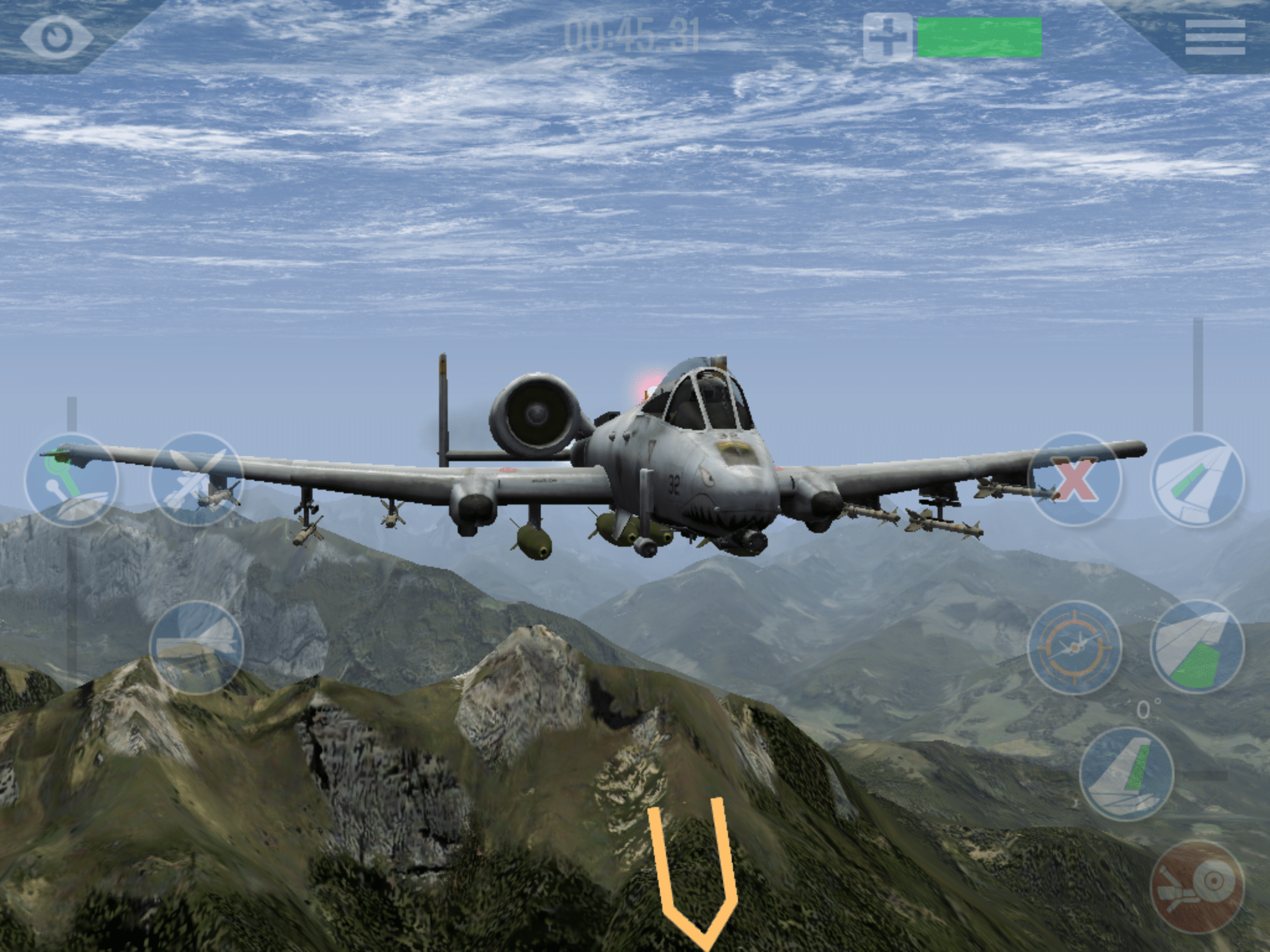Tap the aircraft side-view button
The height and width of the screenshot is (952, 1270).
point(196,648)
